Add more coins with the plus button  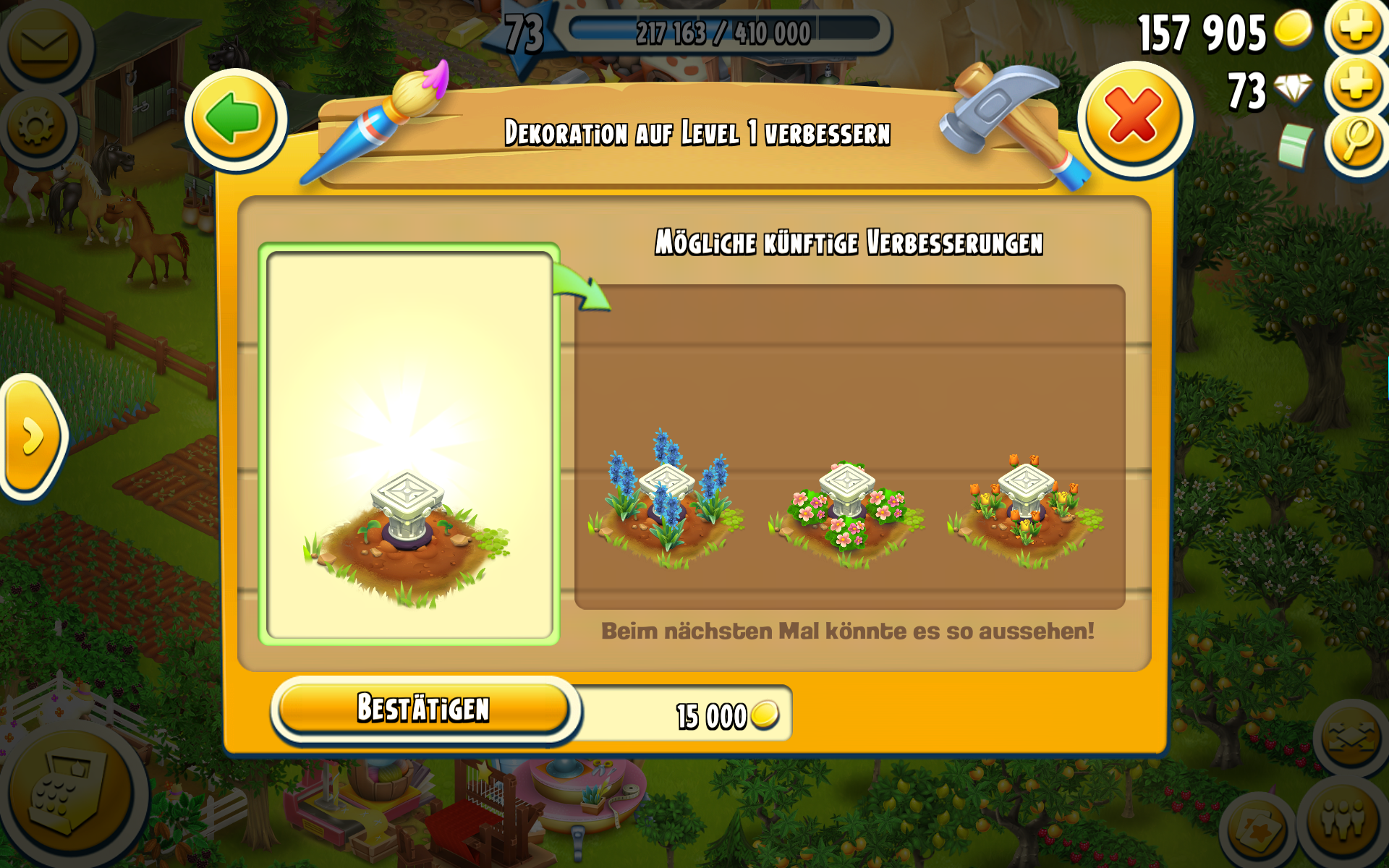[1355, 27]
